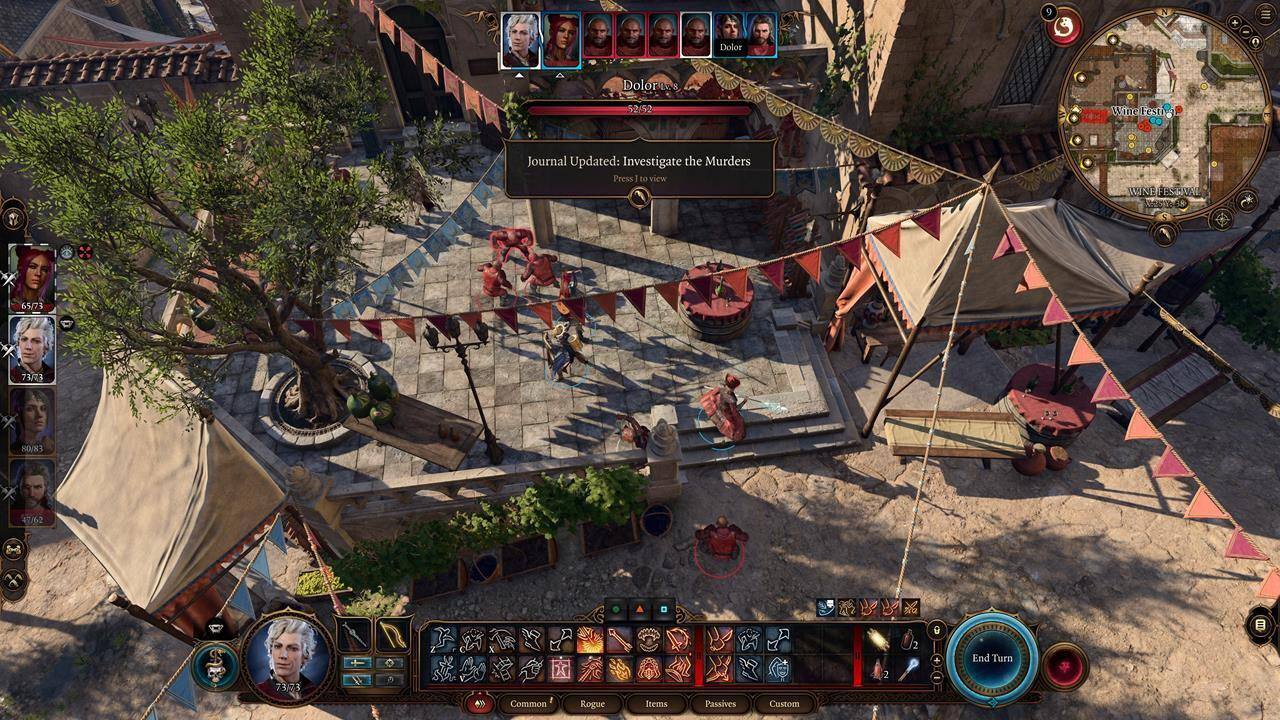The width and height of the screenshot is (1280, 720).
Task: Switch to the Custom hotbar tab
Action: click(x=784, y=704)
